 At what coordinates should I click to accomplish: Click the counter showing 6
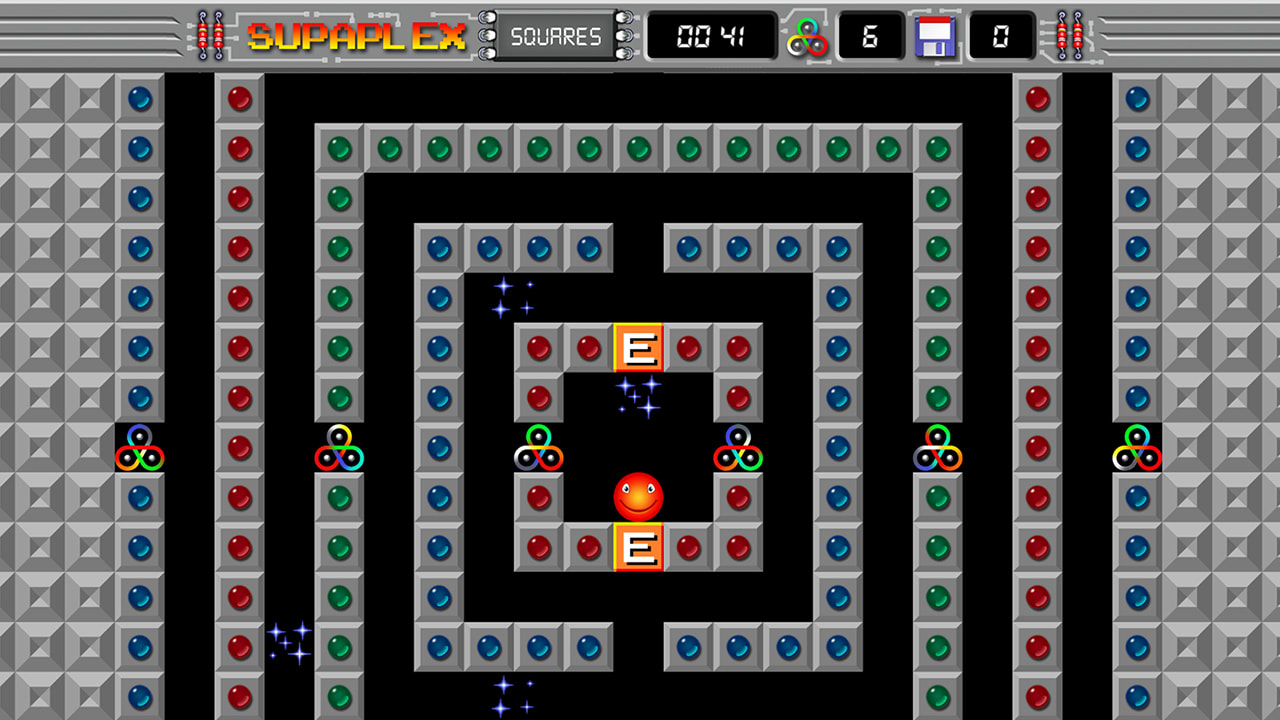[869, 36]
